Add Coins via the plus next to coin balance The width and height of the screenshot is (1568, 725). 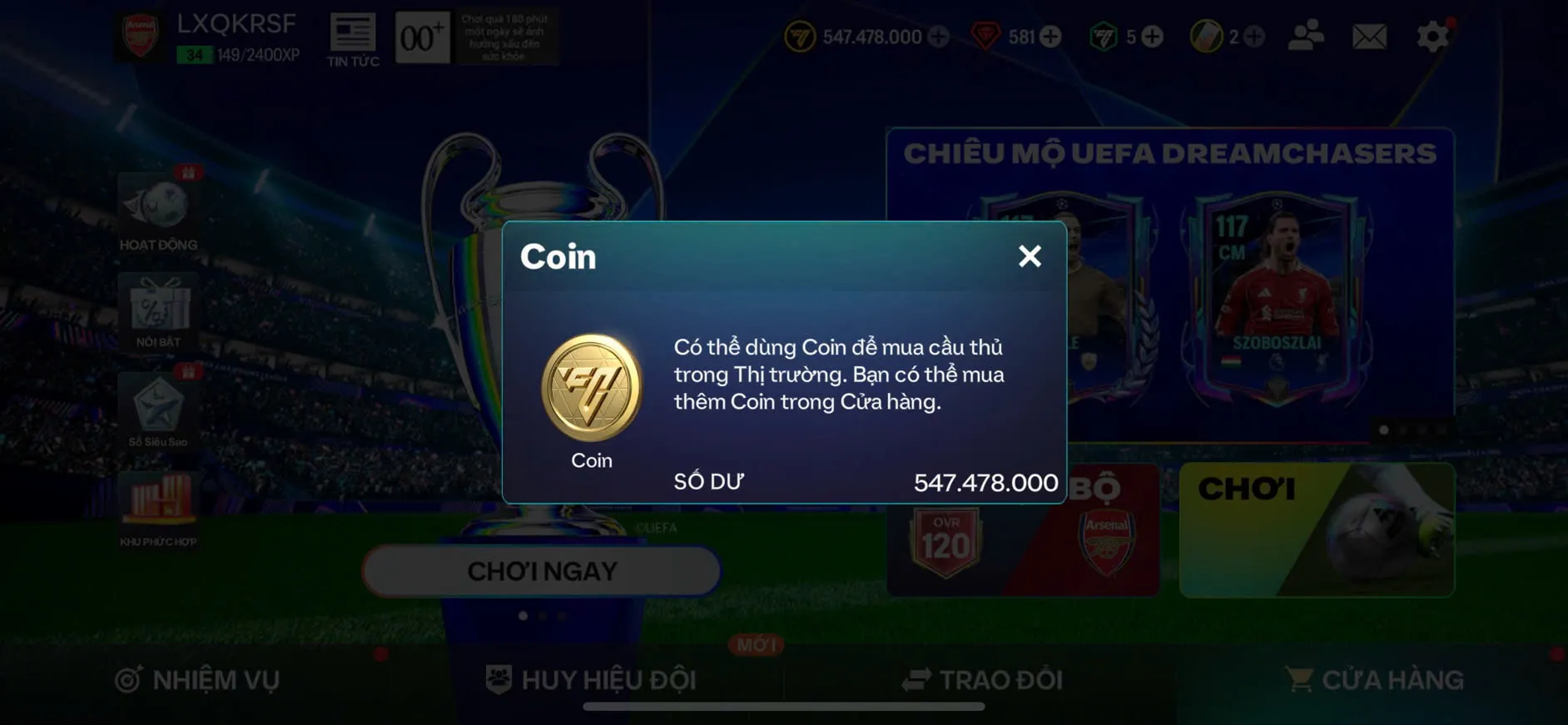click(940, 36)
